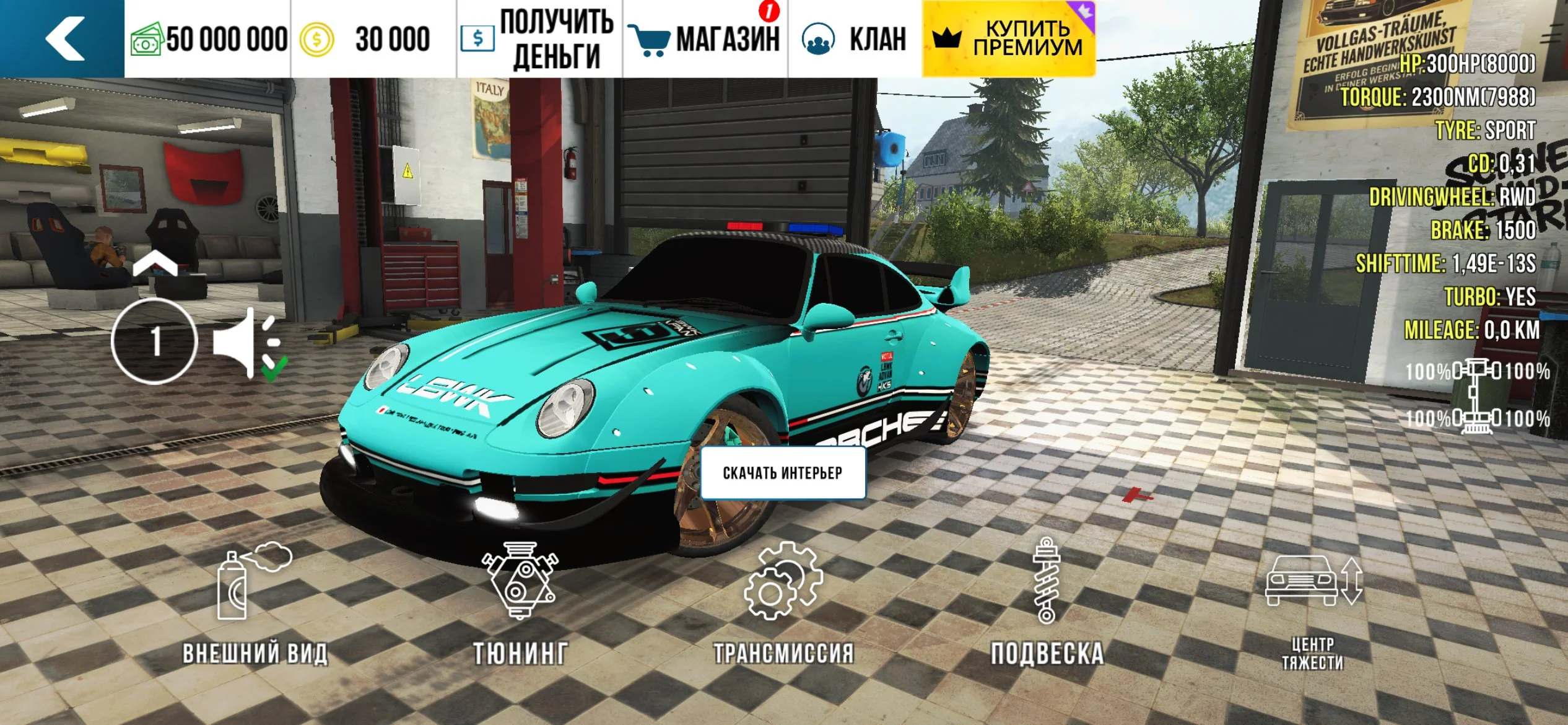Image resolution: width=1568 pixels, height=725 pixels.
Task: Tap the green cash balance
Action: pyautogui.click(x=209, y=38)
